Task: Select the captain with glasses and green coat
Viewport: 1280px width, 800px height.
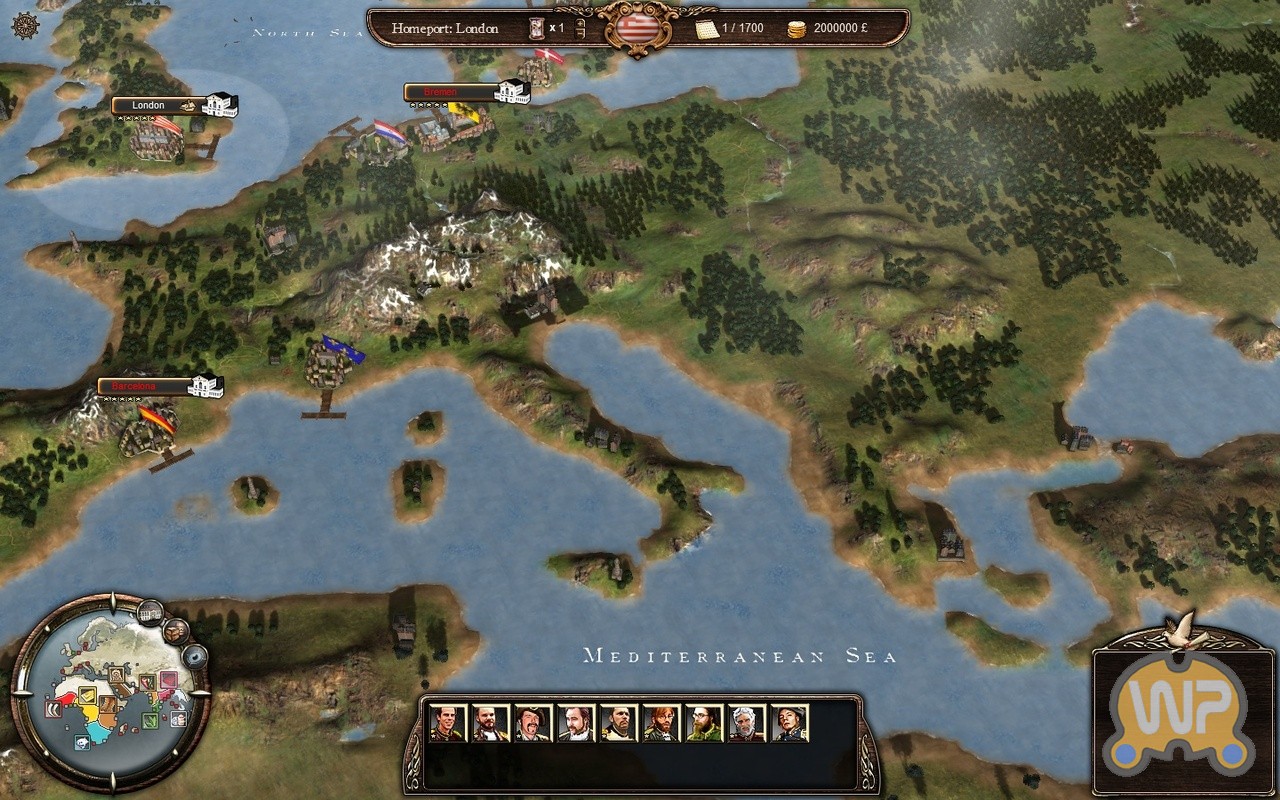Action: click(704, 723)
